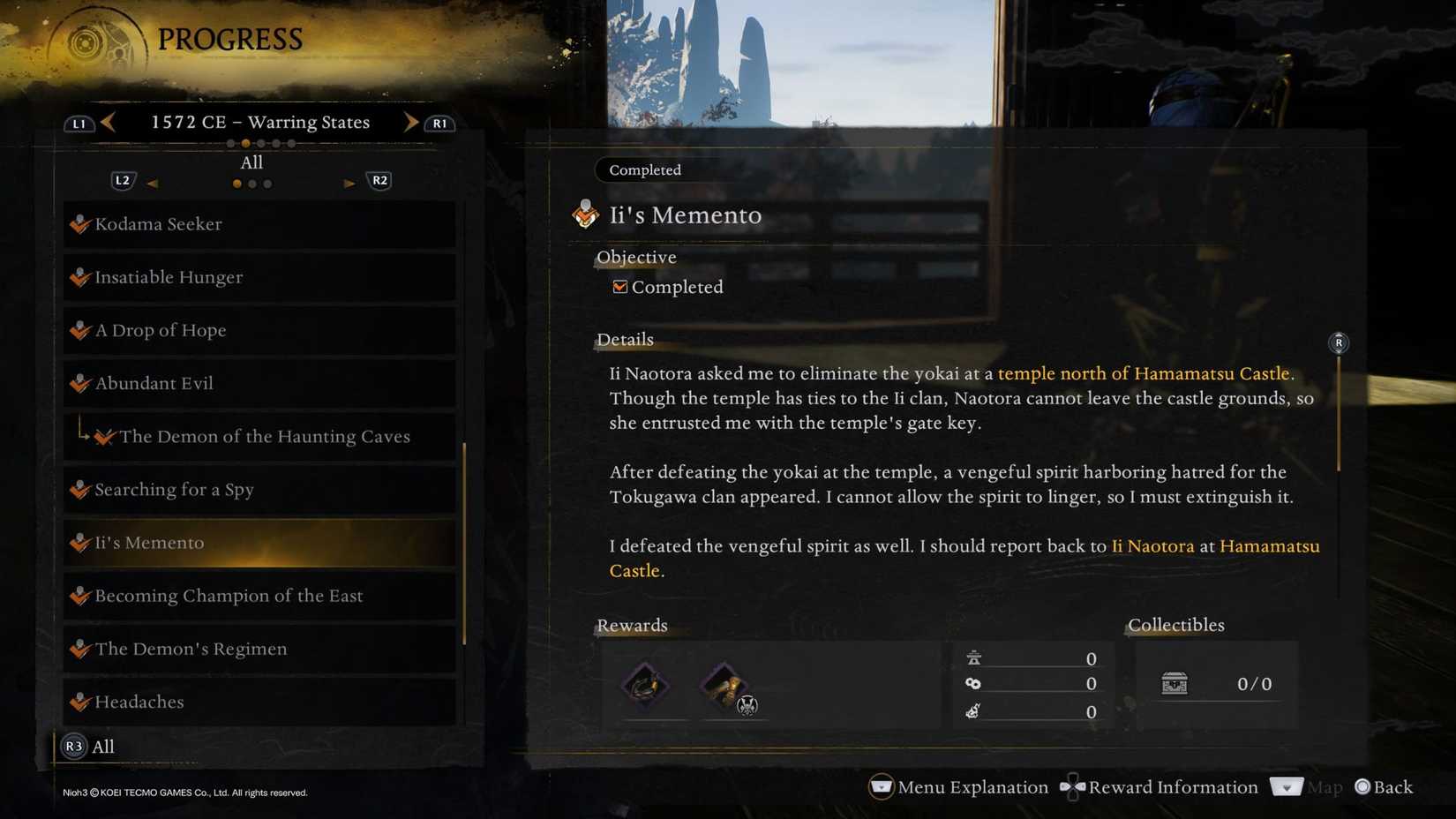This screenshot has width=1456, height=819.
Task: Click the Progress emblem in the header
Action: pyautogui.click(x=85, y=43)
